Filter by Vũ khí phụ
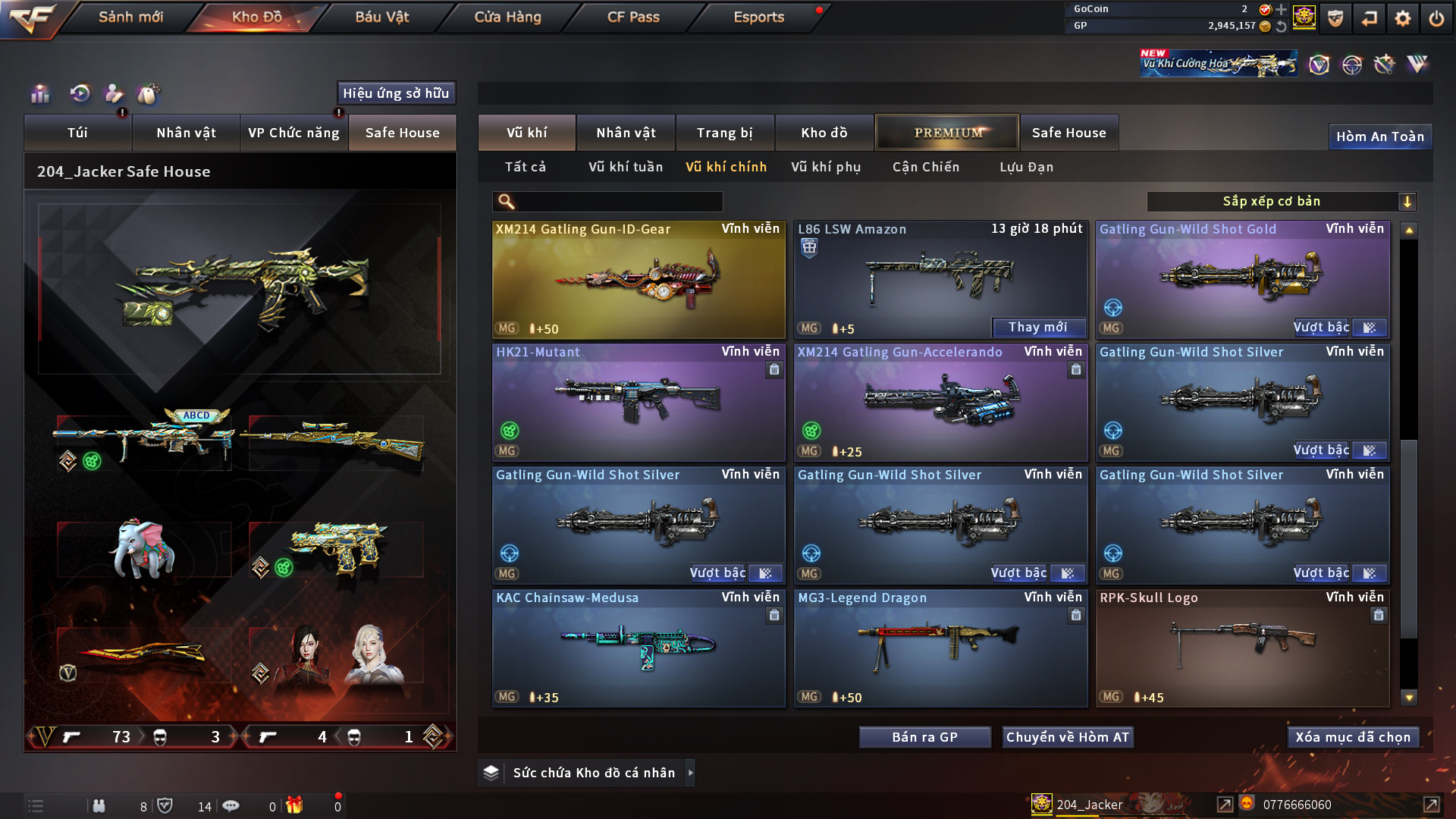Image resolution: width=1456 pixels, height=819 pixels. (x=826, y=167)
